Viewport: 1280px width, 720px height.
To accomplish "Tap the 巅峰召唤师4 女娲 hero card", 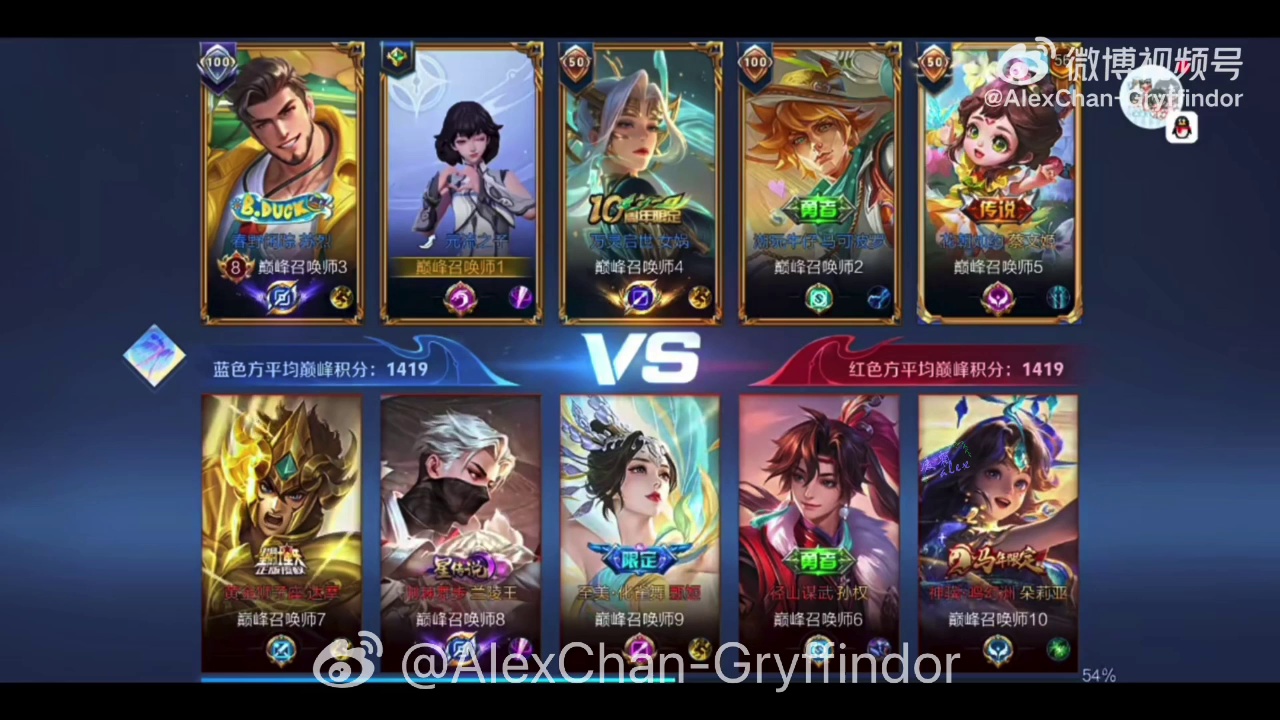I will tap(640, 180).
